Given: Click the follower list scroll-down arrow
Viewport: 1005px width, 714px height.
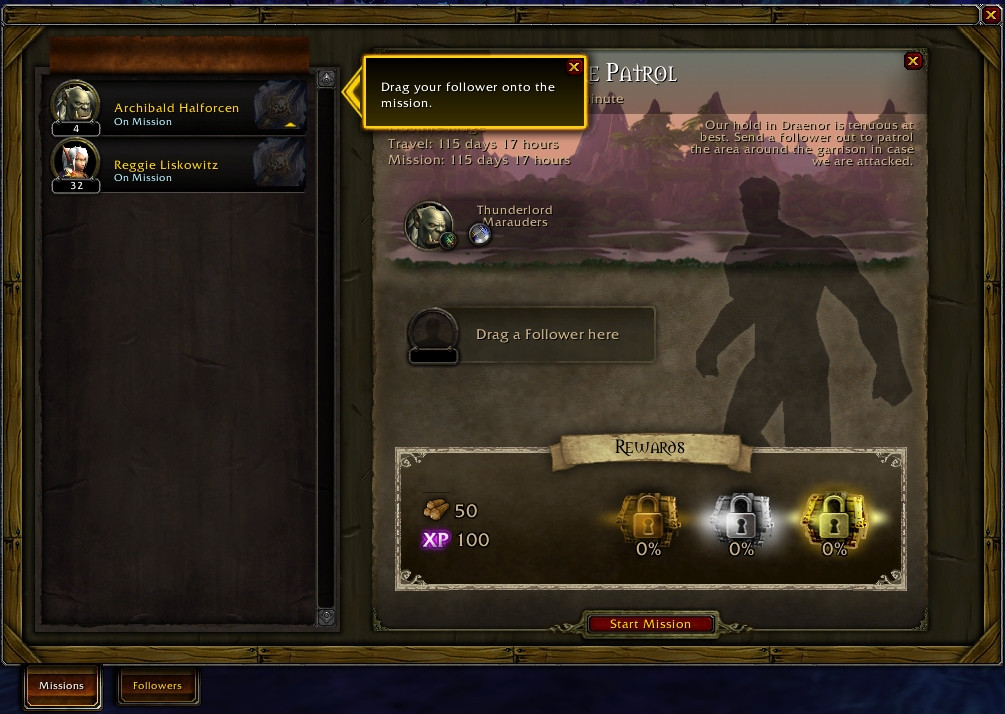Looking at the screenshot, I should pos(326,617).
